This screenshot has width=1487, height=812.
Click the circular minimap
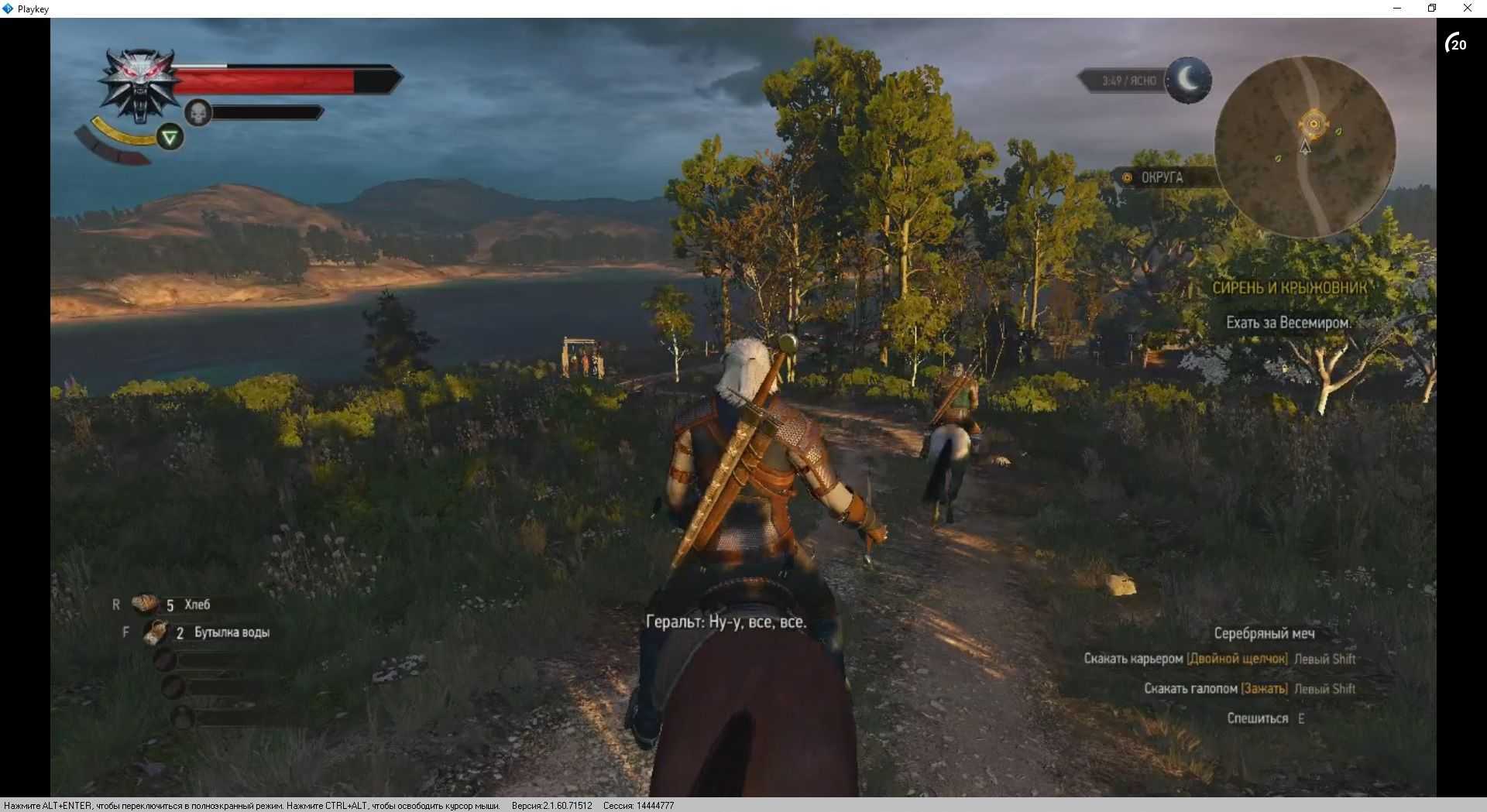click(1305, 147)
